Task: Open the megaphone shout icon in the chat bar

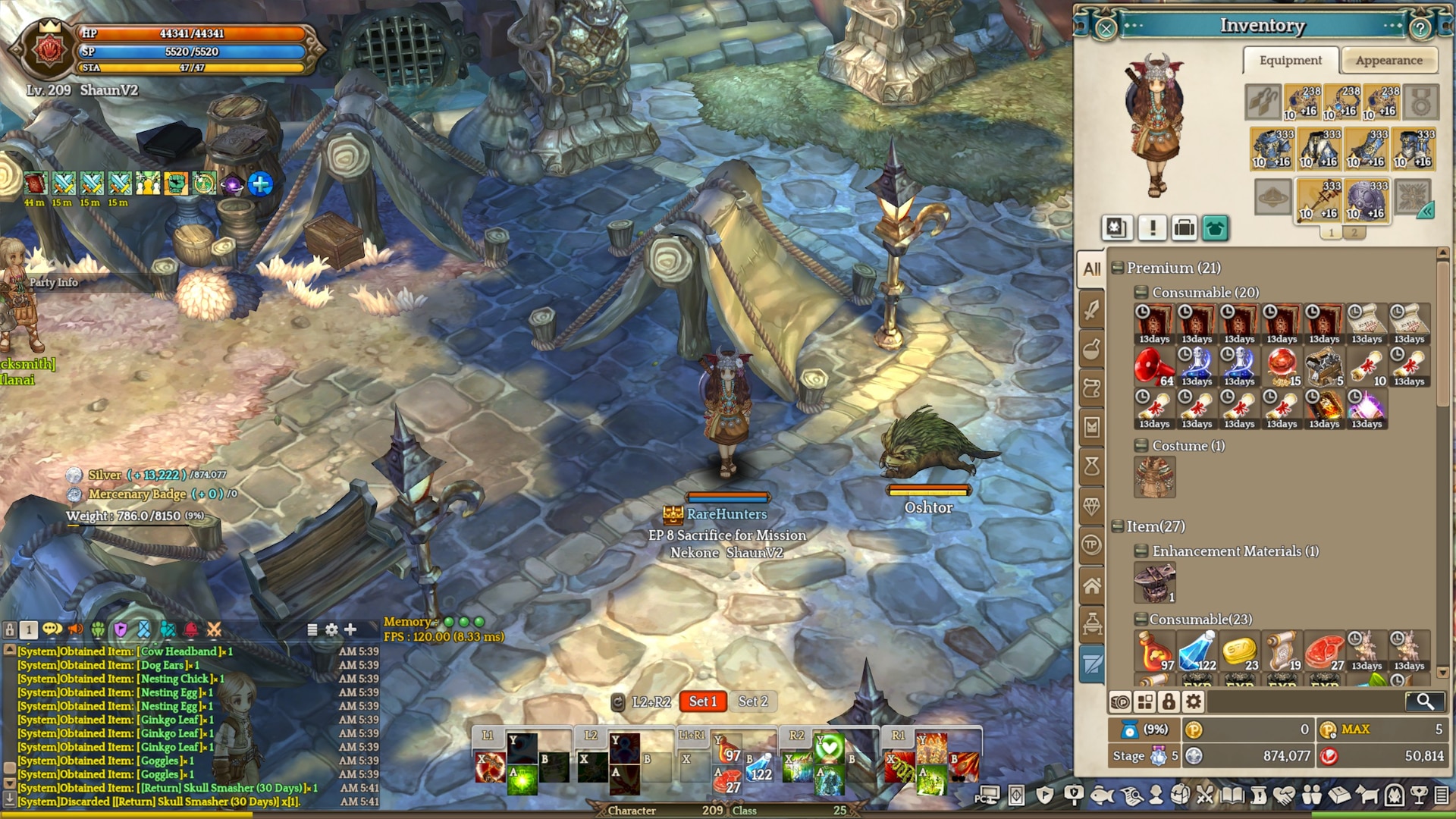Action: click(x=76, y=631)
